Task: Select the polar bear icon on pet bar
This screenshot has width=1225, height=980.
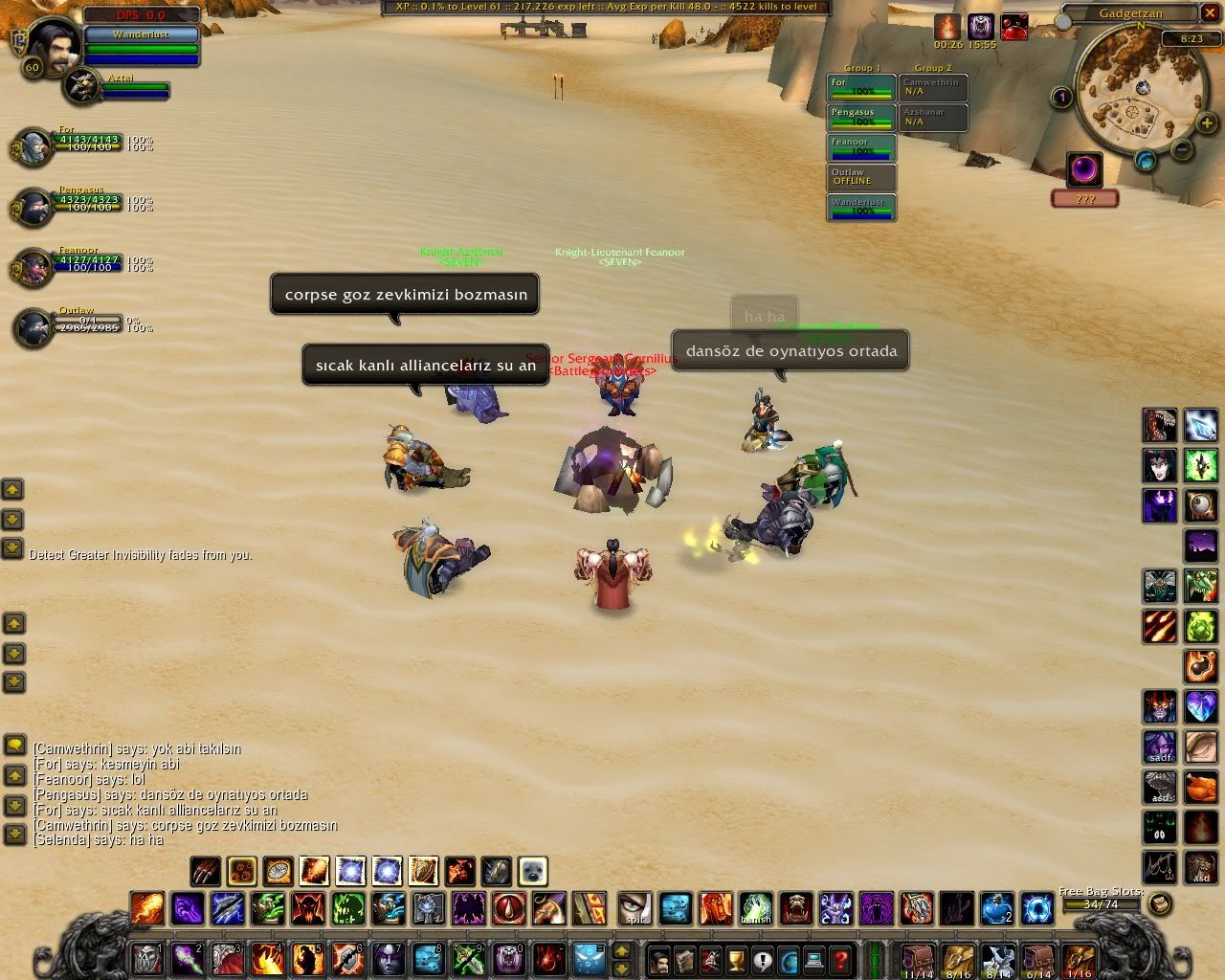Action: point(533,871)
